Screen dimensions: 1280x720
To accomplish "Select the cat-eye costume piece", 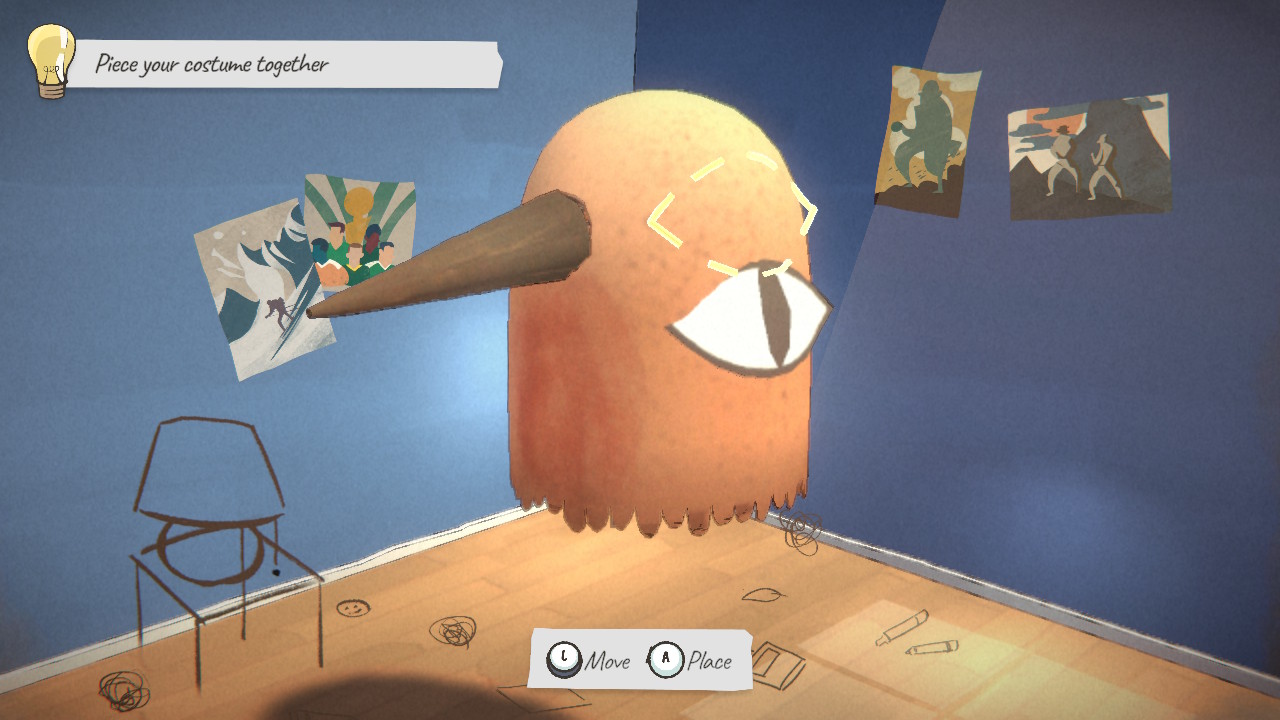I will 750,319.
